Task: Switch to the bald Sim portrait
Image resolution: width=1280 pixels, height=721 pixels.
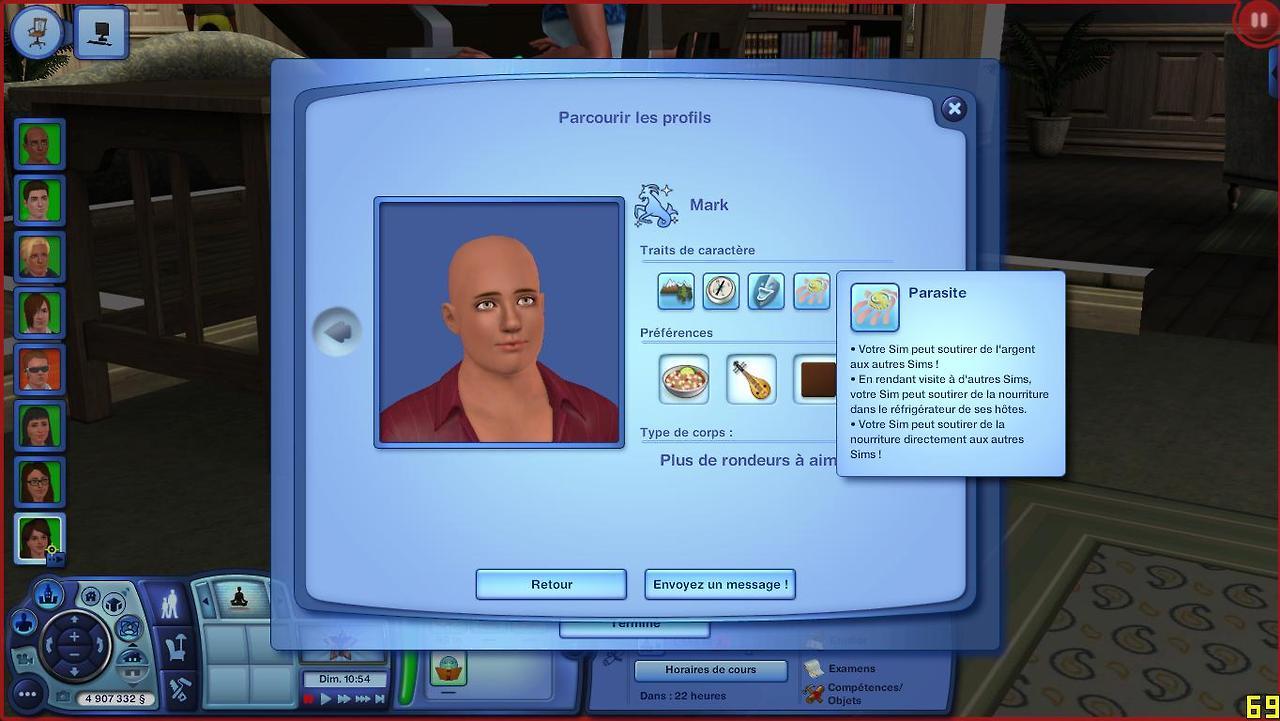Action: 40,144
